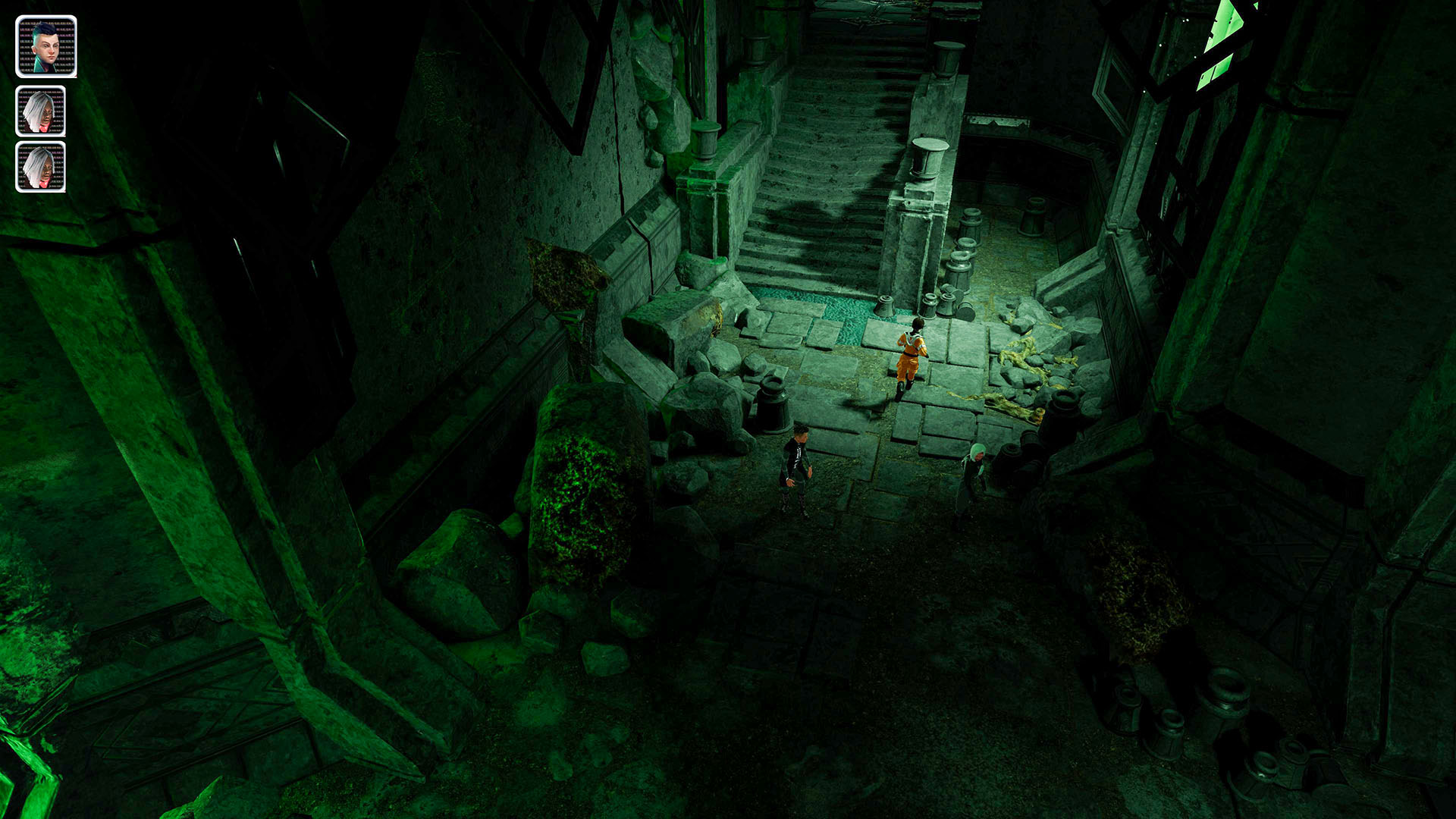Select the mohawk character's portrait
The width and height of the screenshot is (1456, 819).
45,45
